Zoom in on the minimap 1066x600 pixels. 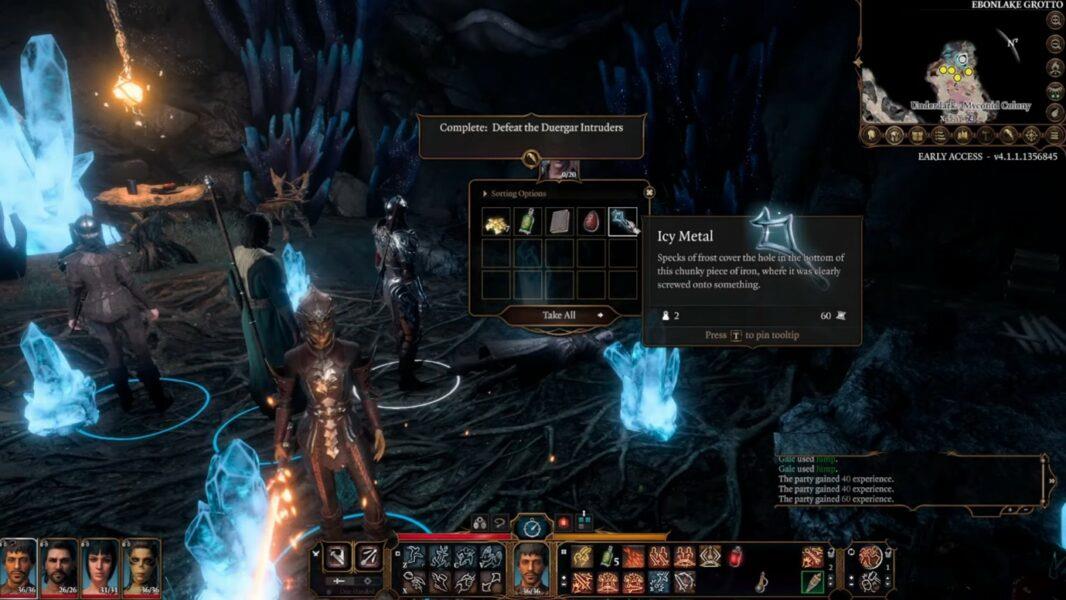click(1055, 20)
